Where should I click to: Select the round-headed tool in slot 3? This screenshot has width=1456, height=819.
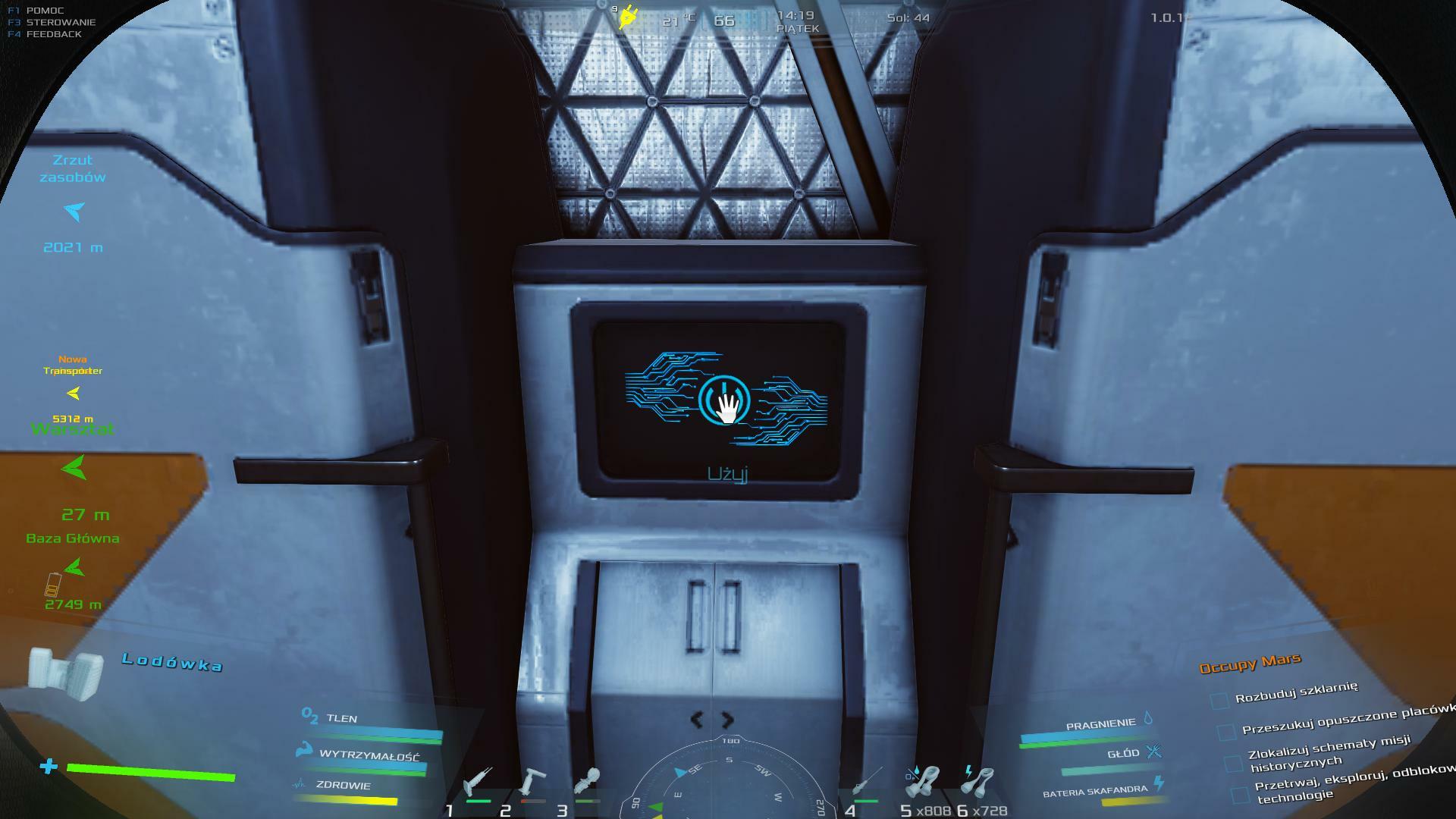[x=588, y=781]
